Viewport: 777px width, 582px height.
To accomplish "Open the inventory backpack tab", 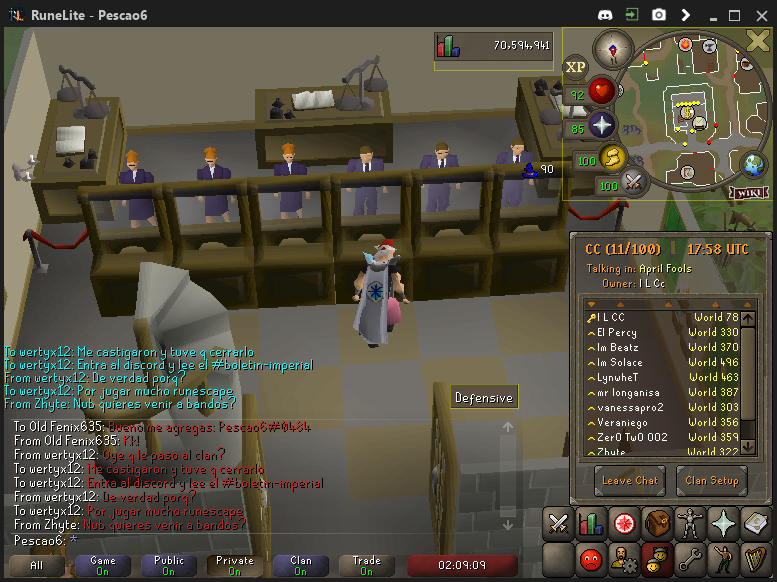I will [657, 523].
